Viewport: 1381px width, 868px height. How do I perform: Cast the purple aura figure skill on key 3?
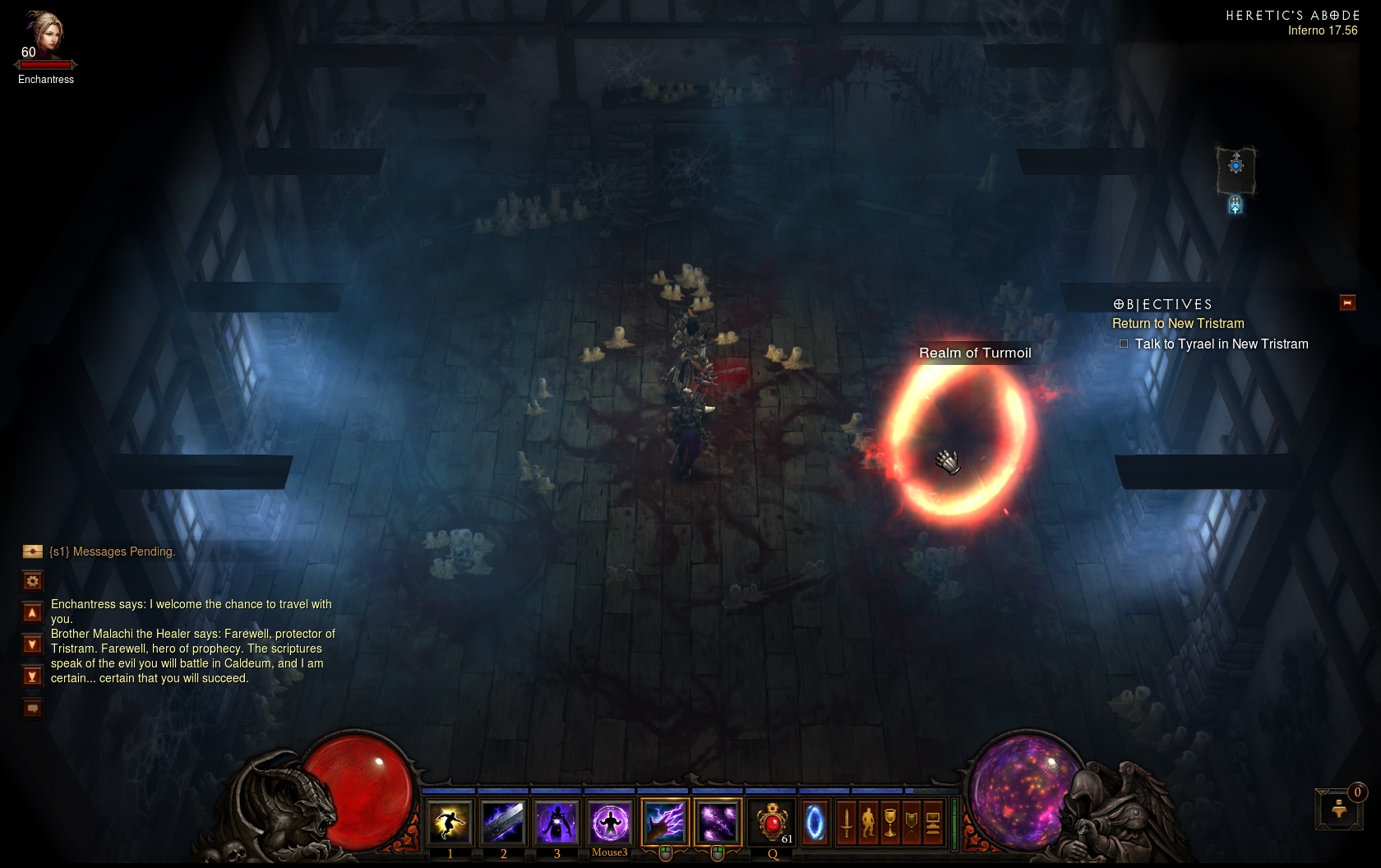point(557,822)
